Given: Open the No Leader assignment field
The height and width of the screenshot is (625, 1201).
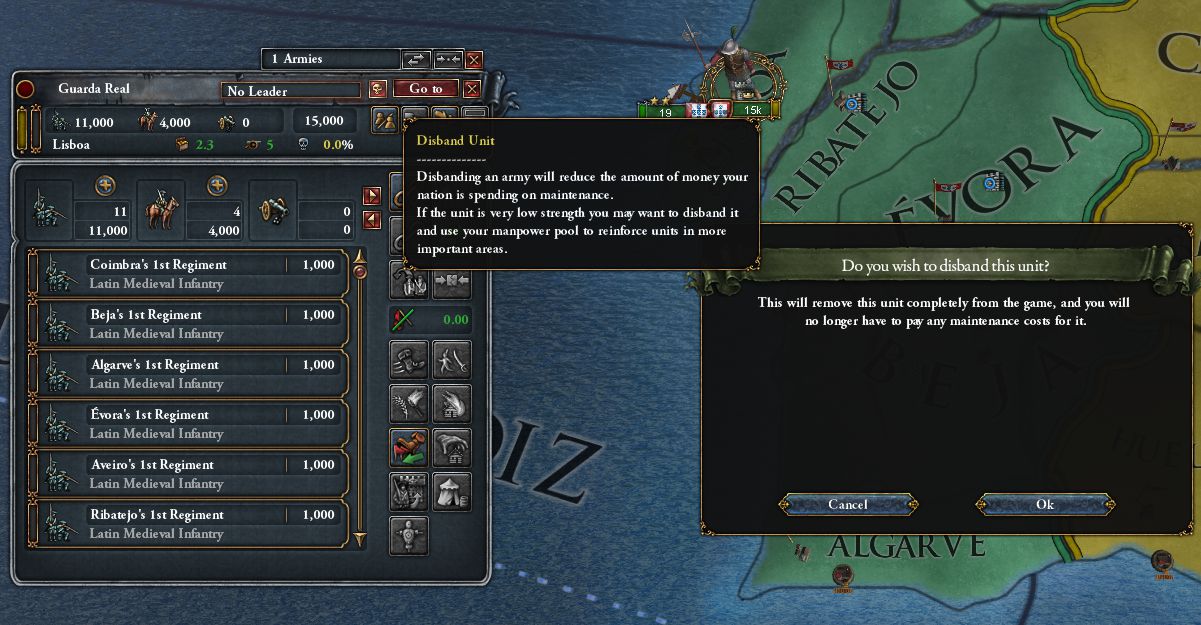Looking at the screenshot, I should click(291, 91).
